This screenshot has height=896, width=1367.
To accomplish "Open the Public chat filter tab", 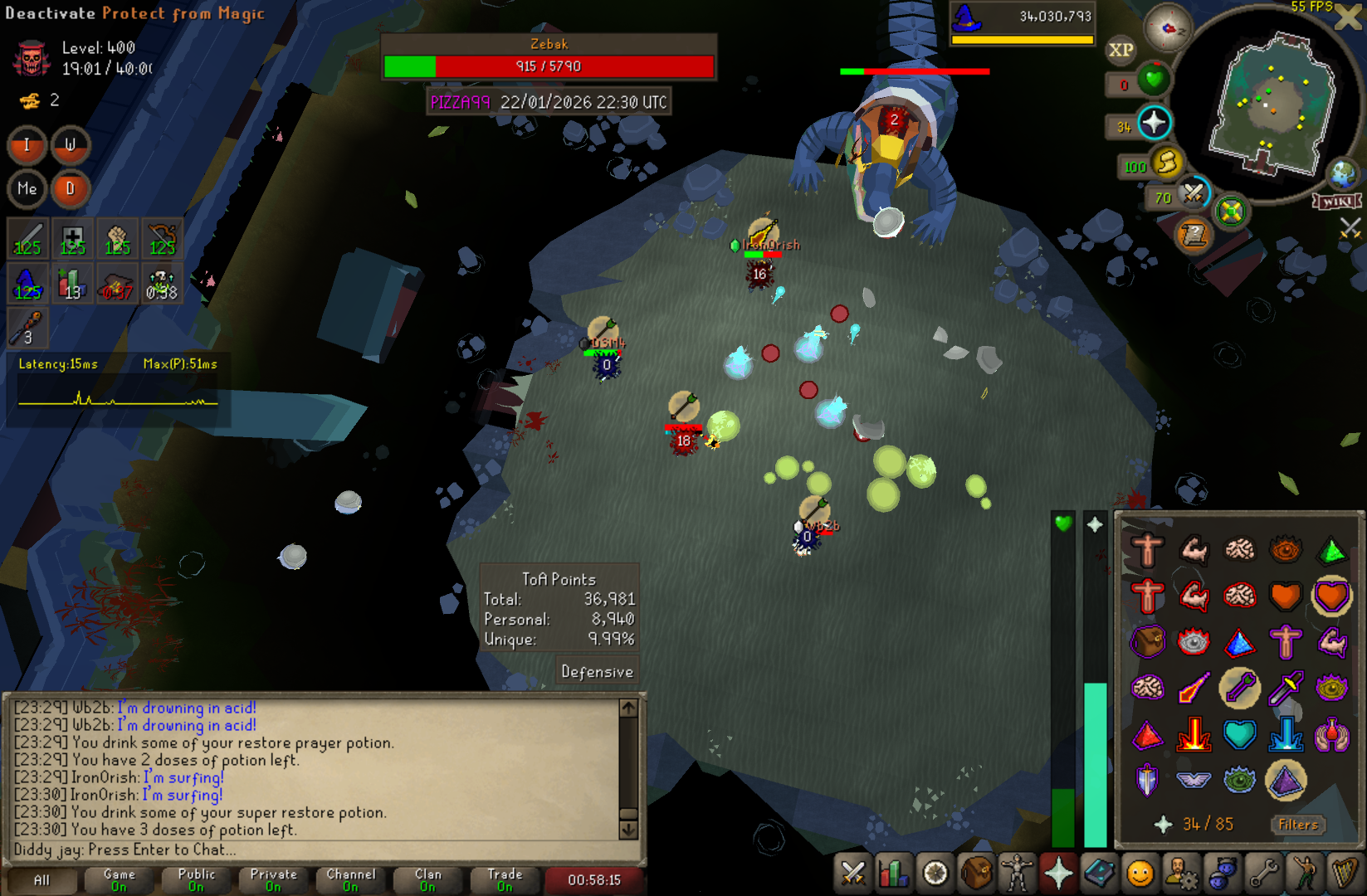I will pos(196,879).
